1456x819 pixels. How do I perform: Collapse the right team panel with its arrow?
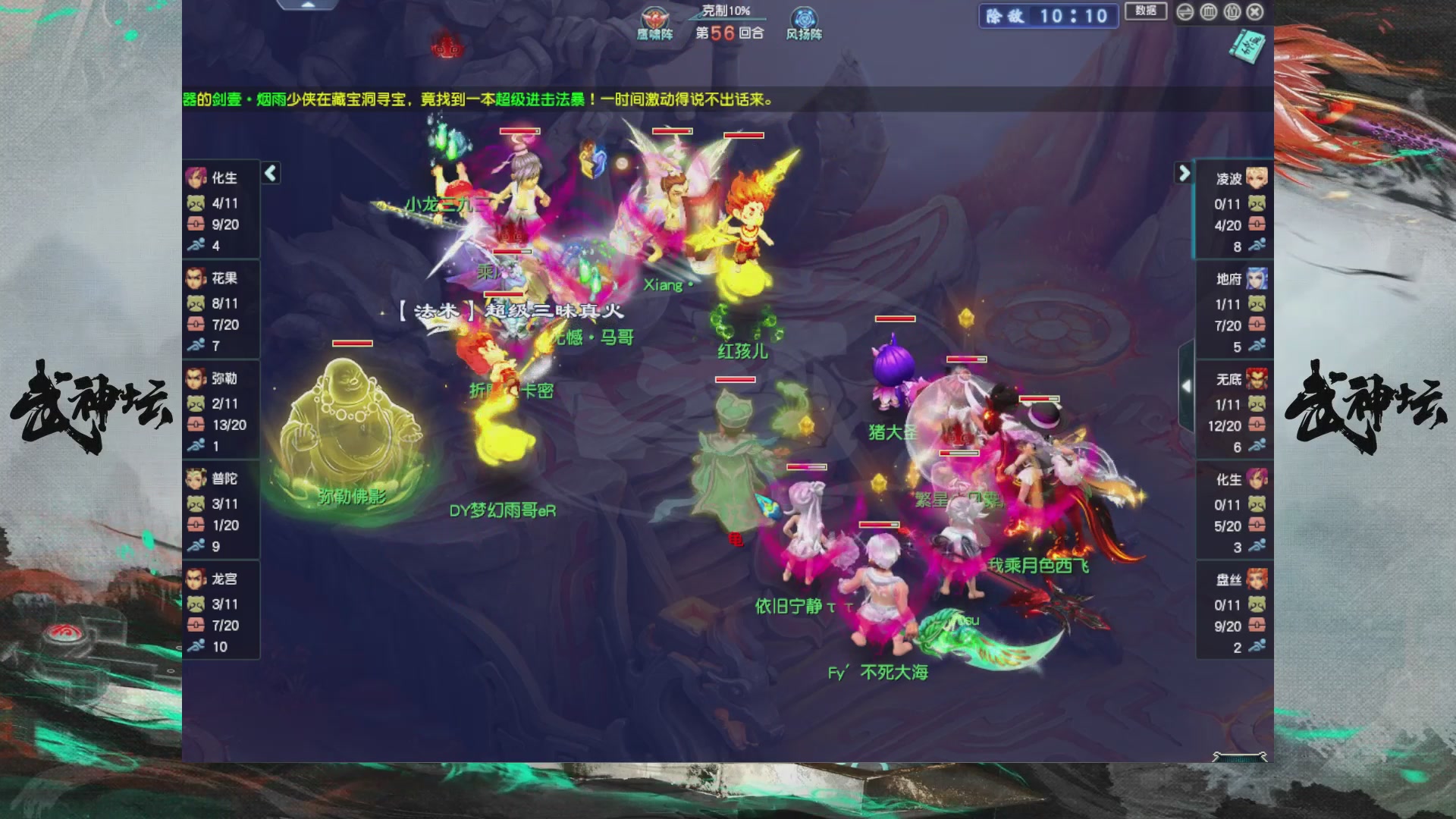tap(1185, 173)
